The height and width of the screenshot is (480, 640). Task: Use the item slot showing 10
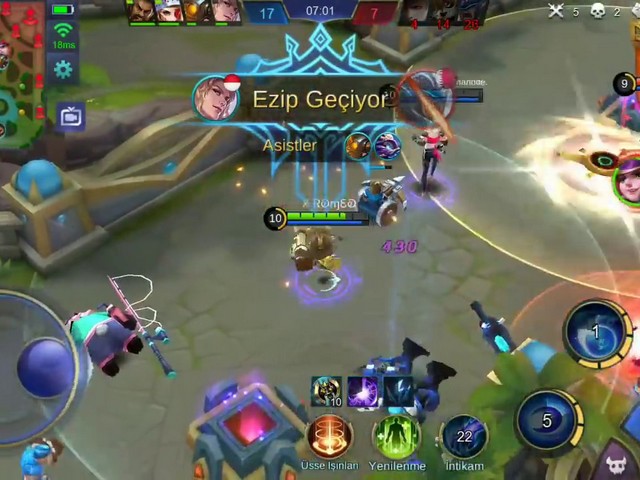coord(326,391)
